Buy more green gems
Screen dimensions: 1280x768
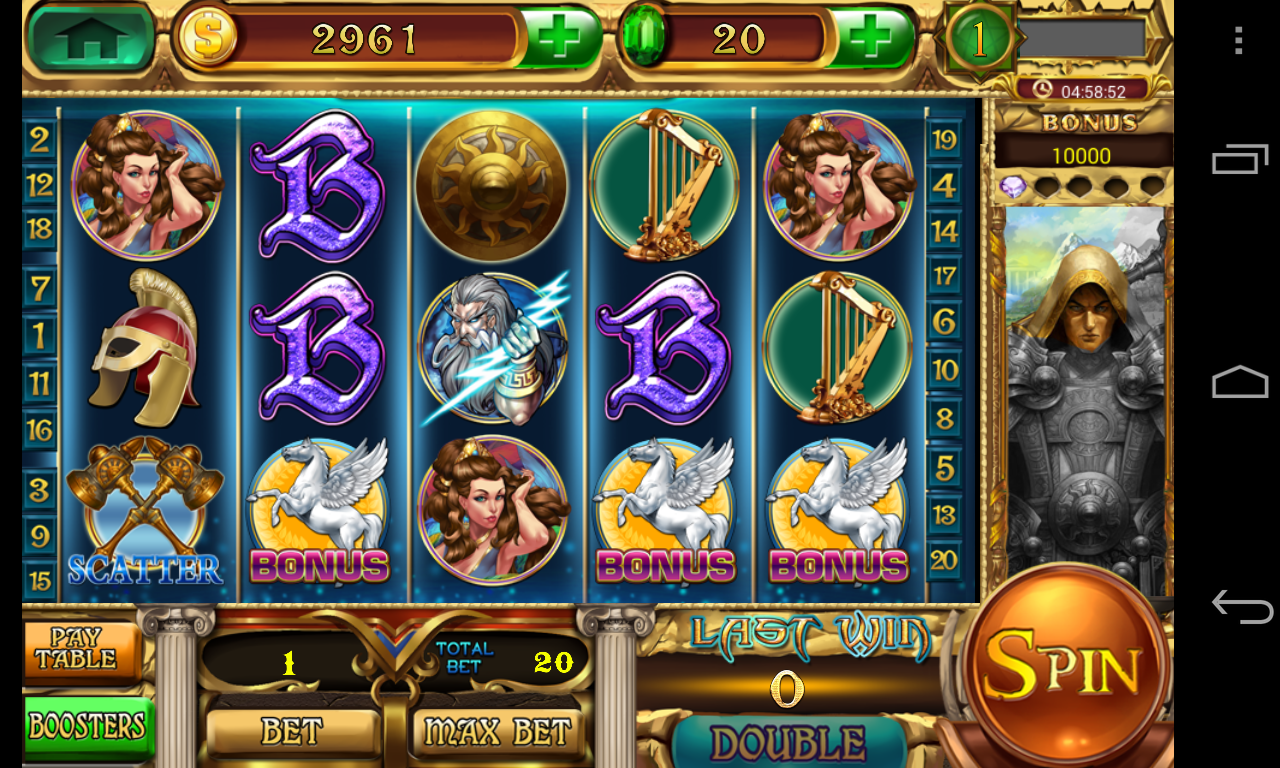click(x=872, y=39)
